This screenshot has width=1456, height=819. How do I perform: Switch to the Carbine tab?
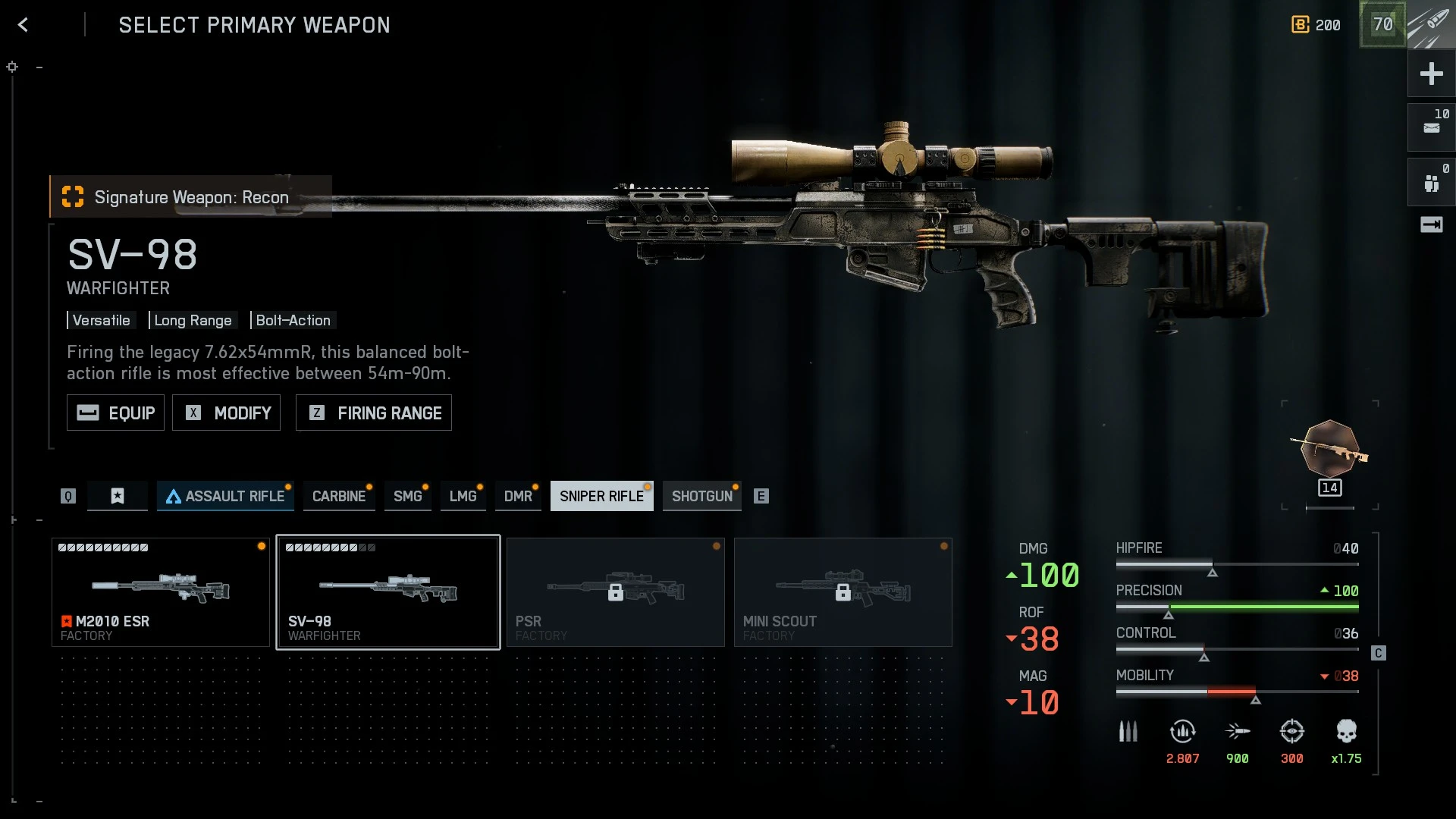pos(338,496)
